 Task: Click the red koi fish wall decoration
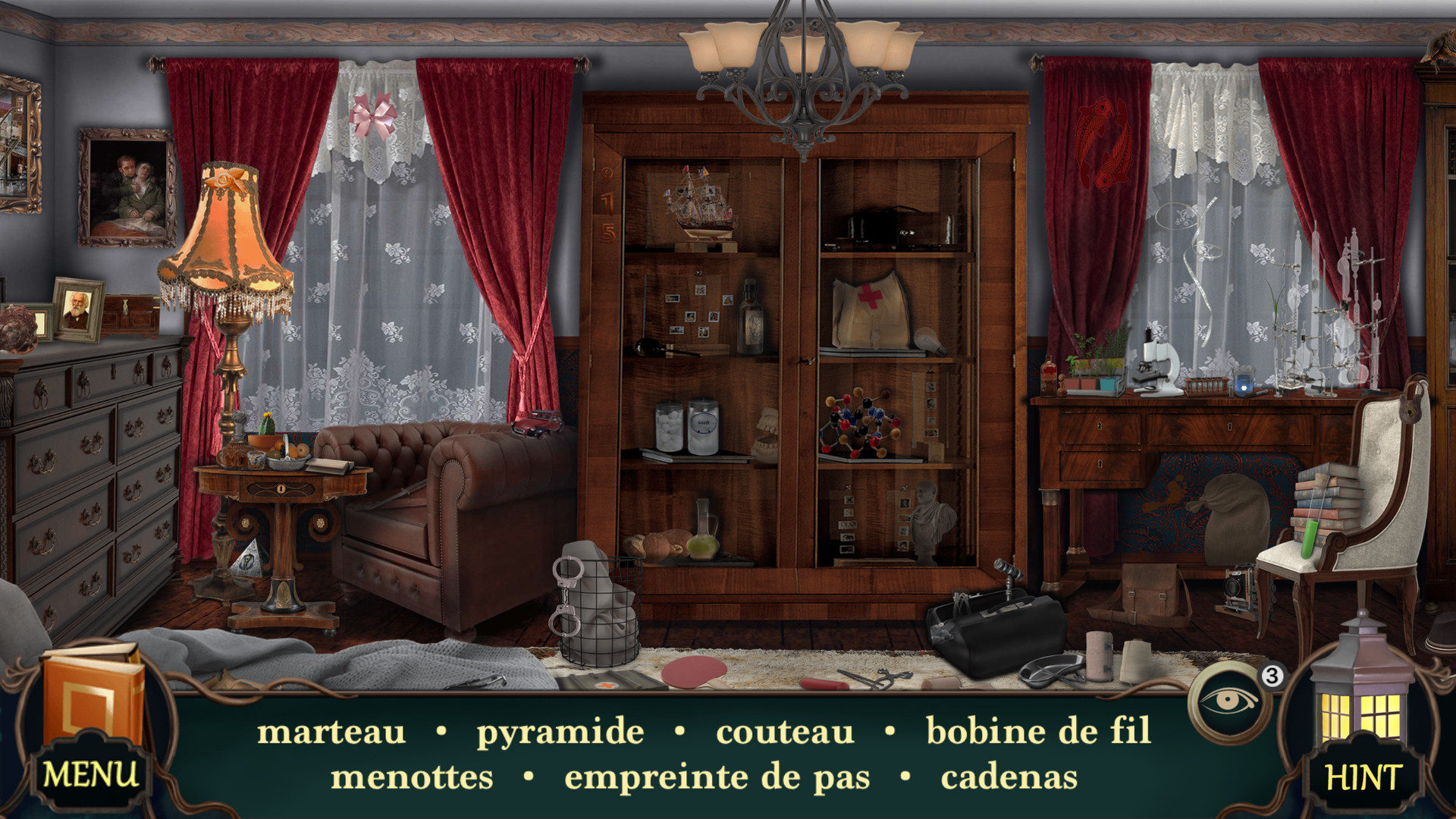tap(1103, 136)
